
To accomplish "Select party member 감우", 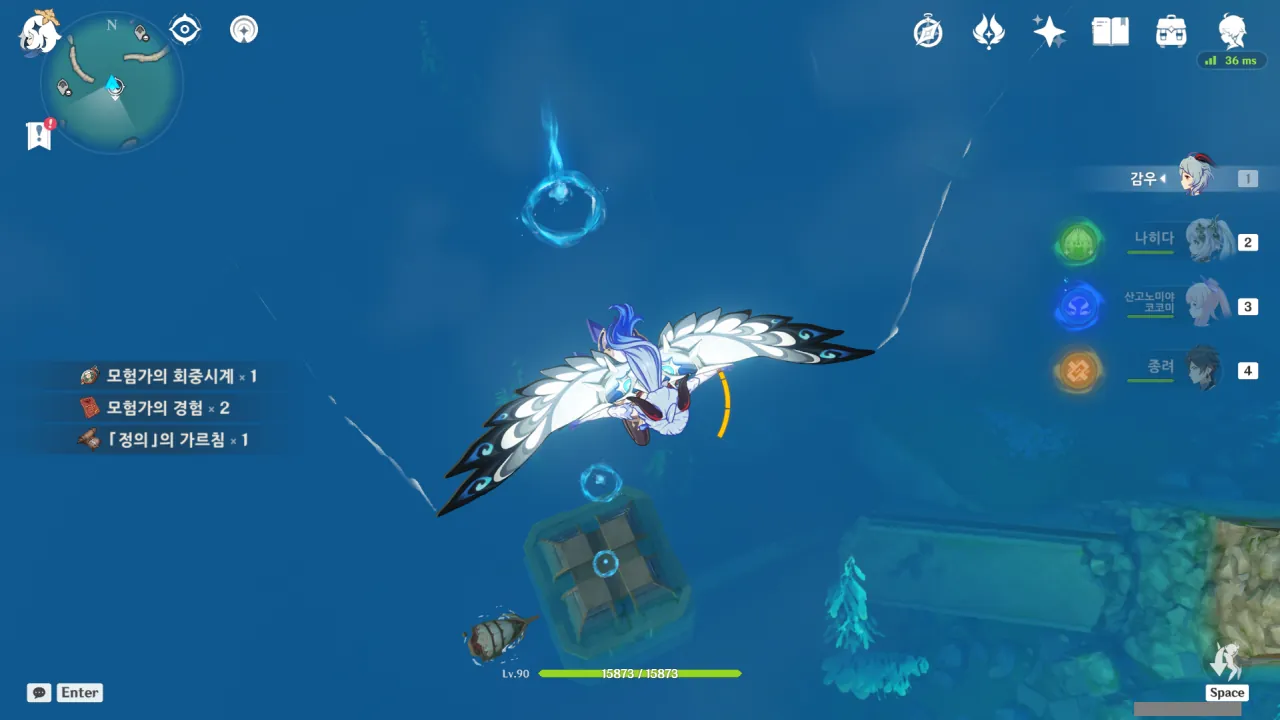I will tap(1195, 178).
